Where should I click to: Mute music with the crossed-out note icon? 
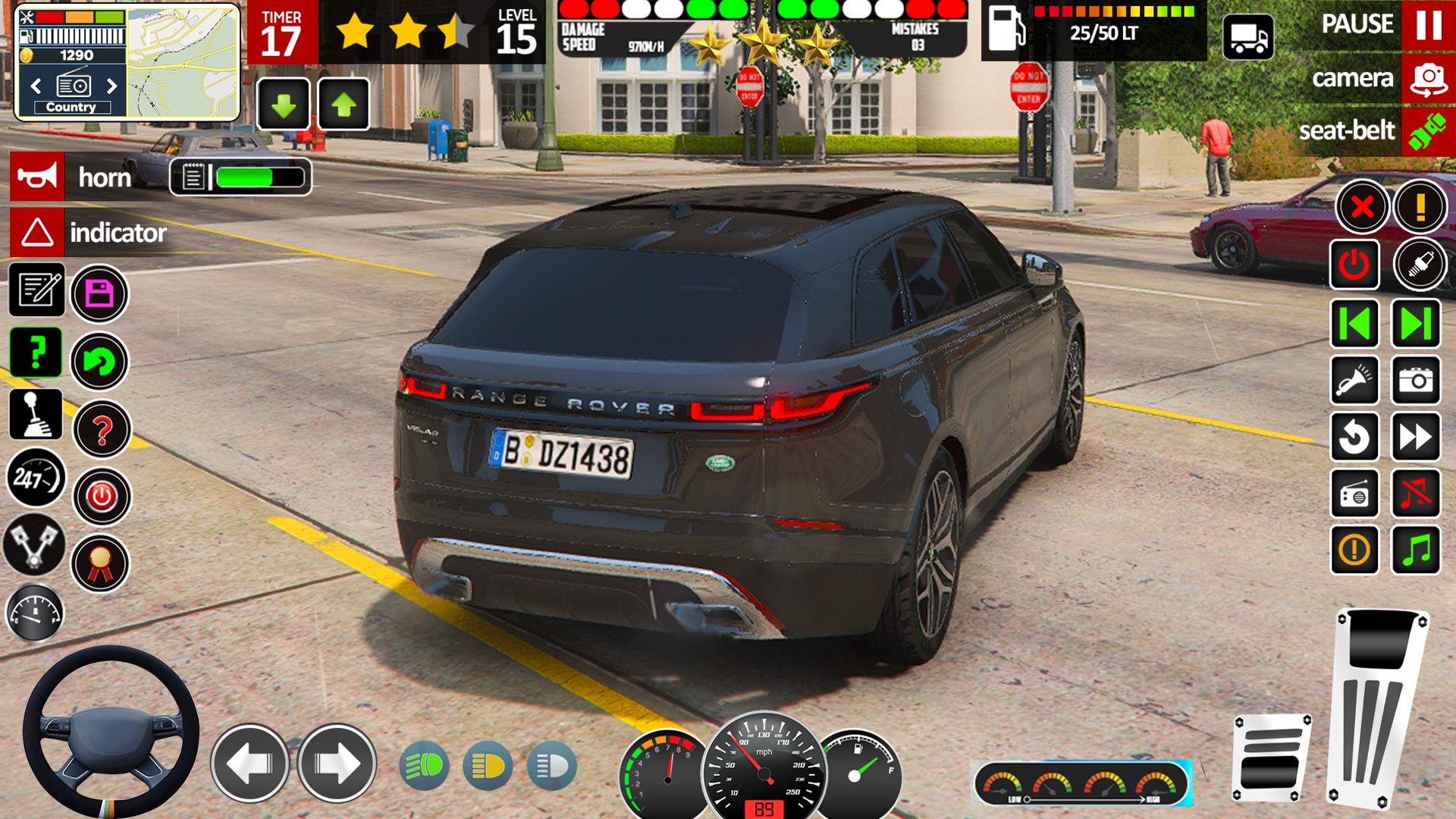point(1415,494)
